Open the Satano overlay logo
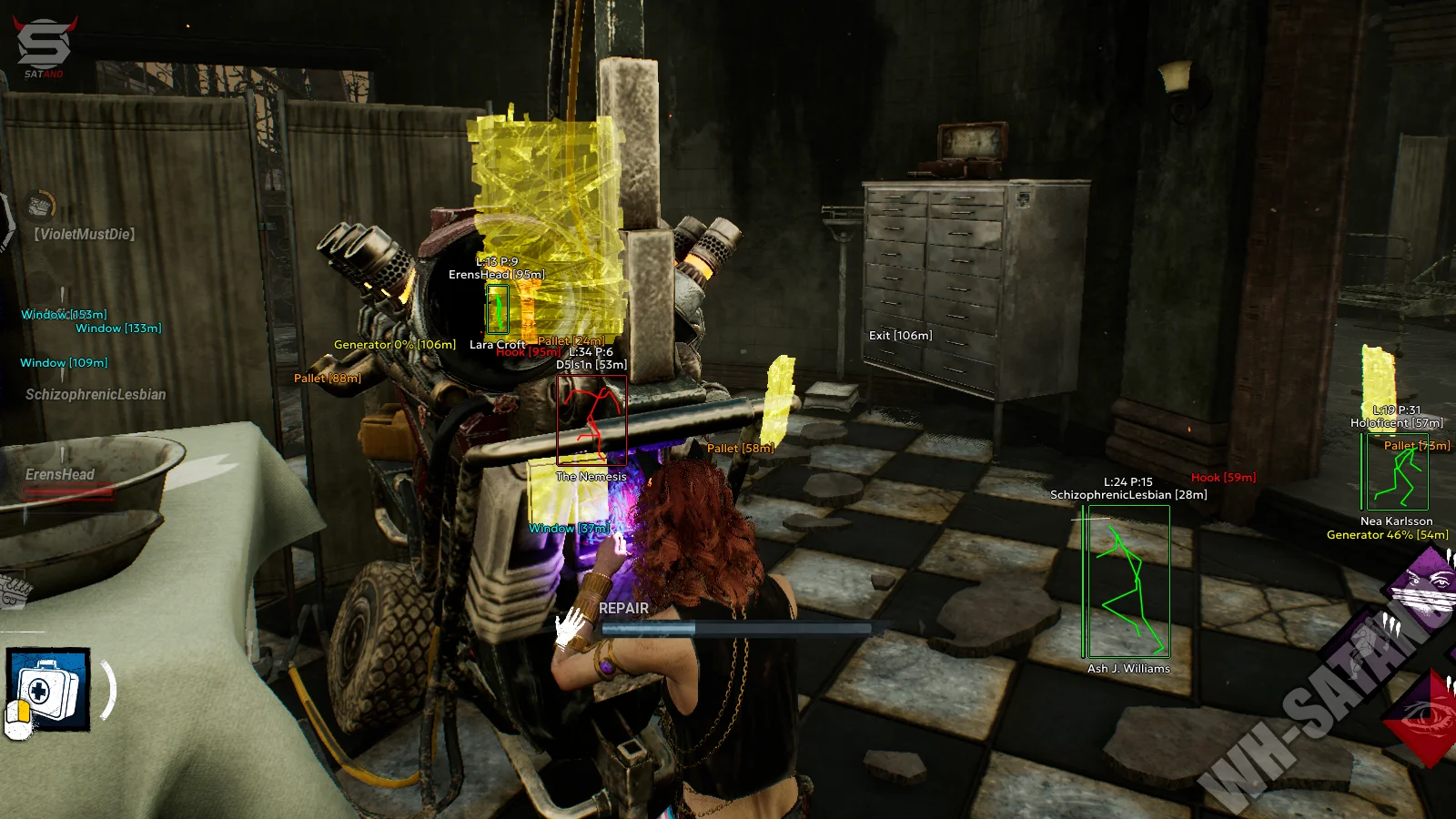Image resolution: width=1456 pixels, height=819 pixels. (44, 45)
